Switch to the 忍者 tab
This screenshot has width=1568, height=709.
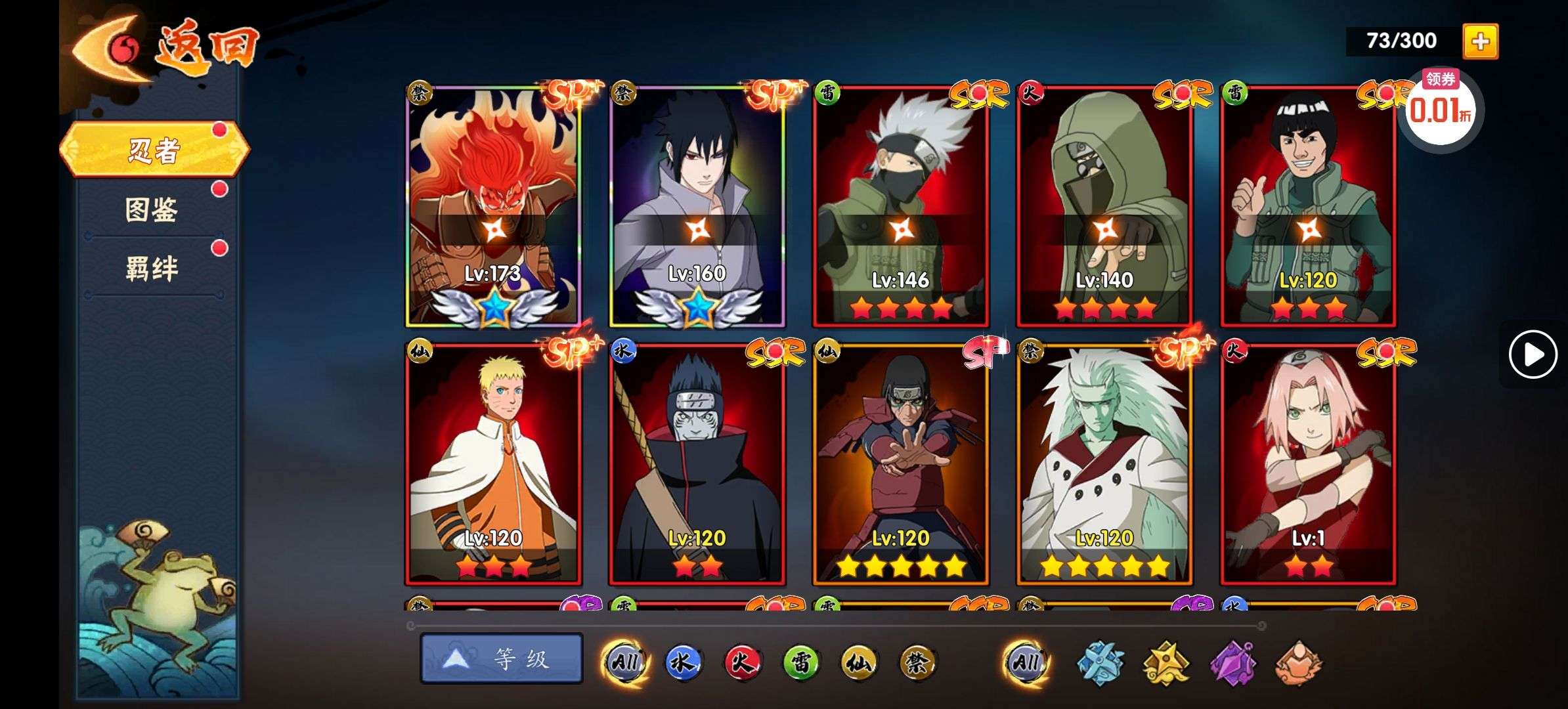click(x=154, y=150)
